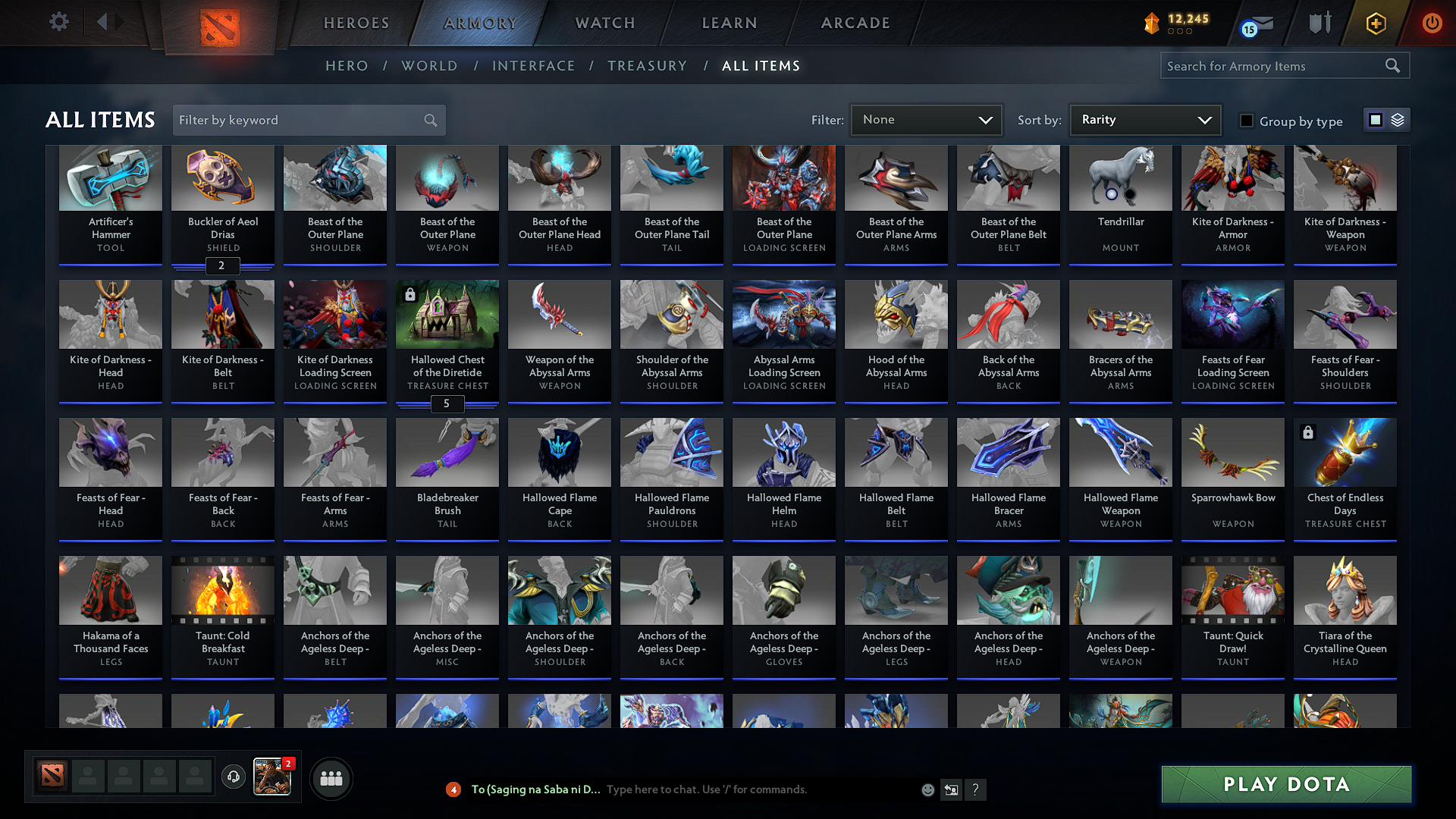This screenshot has height=819, width=1456.
Task: Open the settings gear icon
Action: [58, 22]
